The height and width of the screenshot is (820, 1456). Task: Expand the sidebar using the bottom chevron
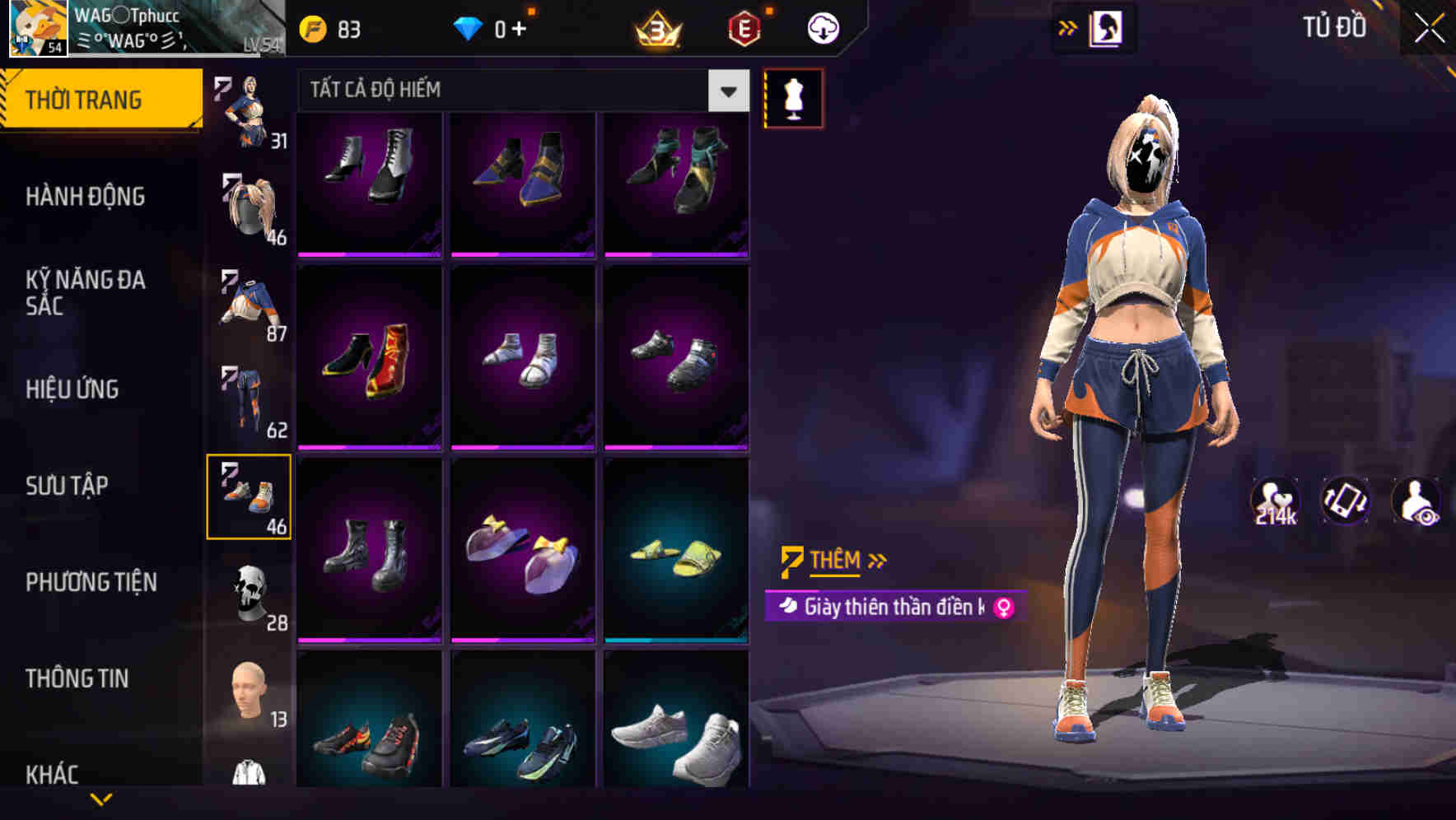coord(102,799)
